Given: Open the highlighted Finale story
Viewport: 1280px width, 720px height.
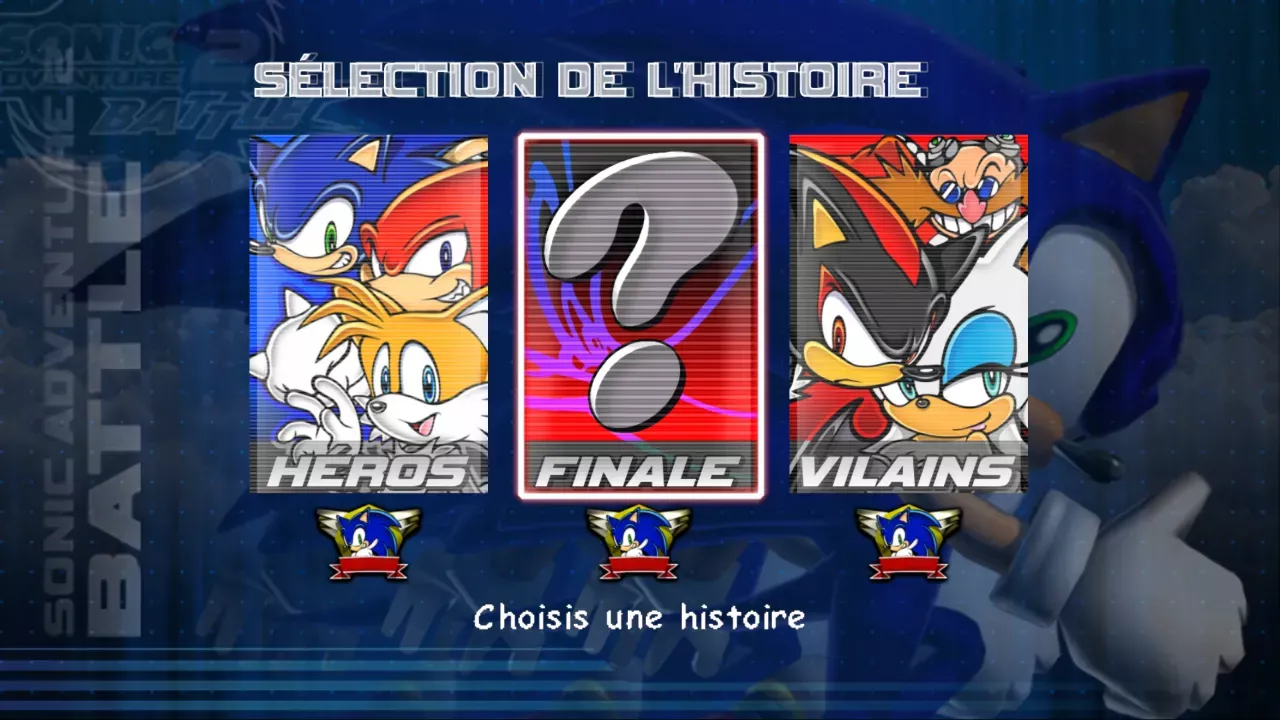Looking at the screenshot, I should 637,310.
